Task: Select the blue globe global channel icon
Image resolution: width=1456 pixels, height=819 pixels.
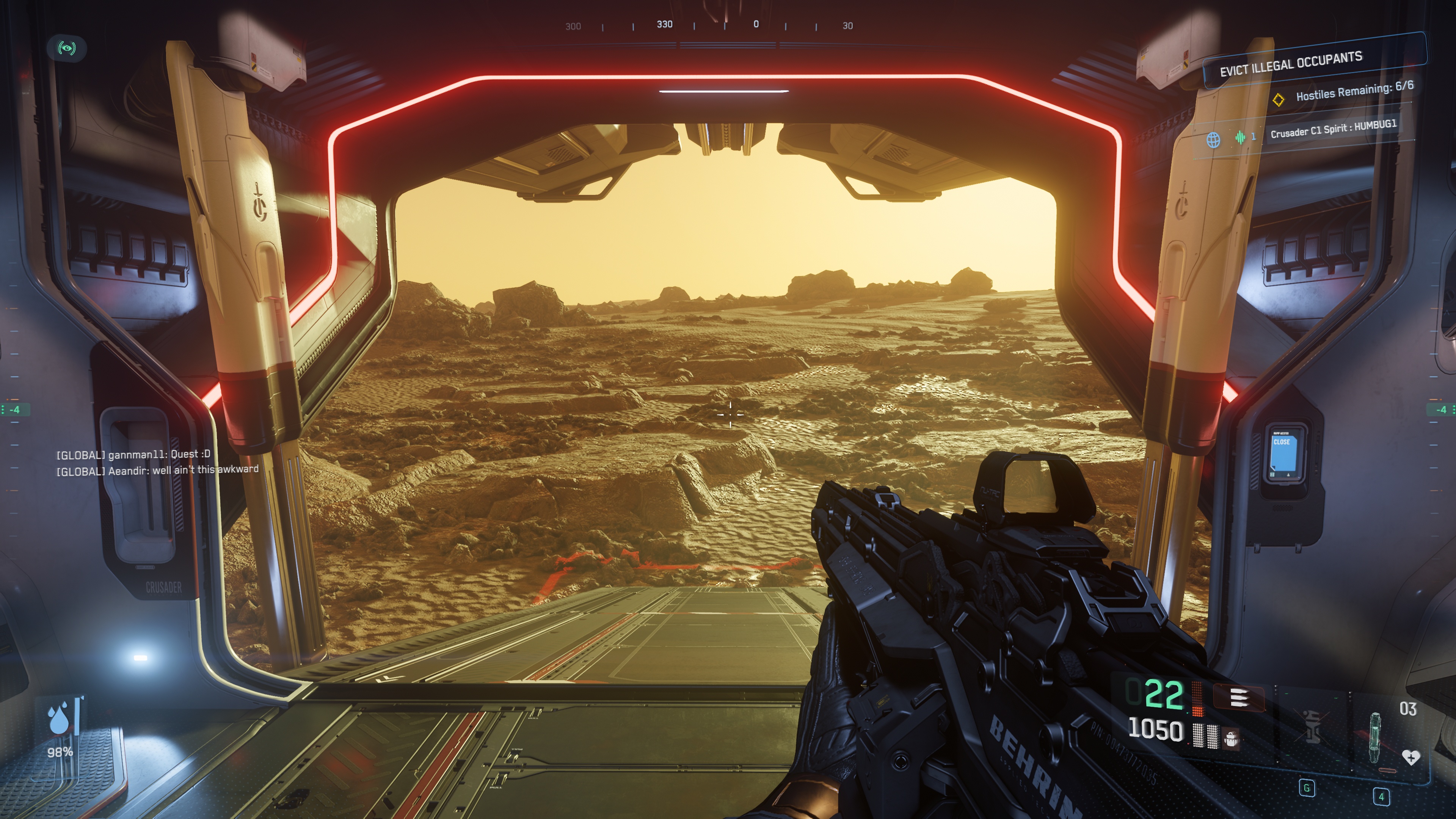Action: point(1213,140)
